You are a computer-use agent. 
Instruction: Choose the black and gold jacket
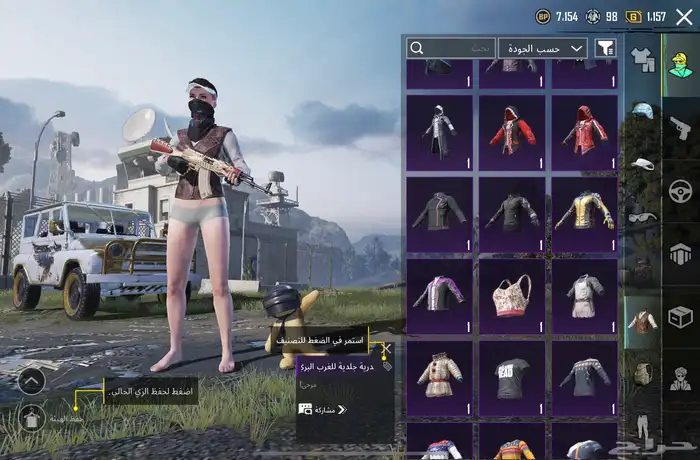pyautogui.click(x=584, y=214)
